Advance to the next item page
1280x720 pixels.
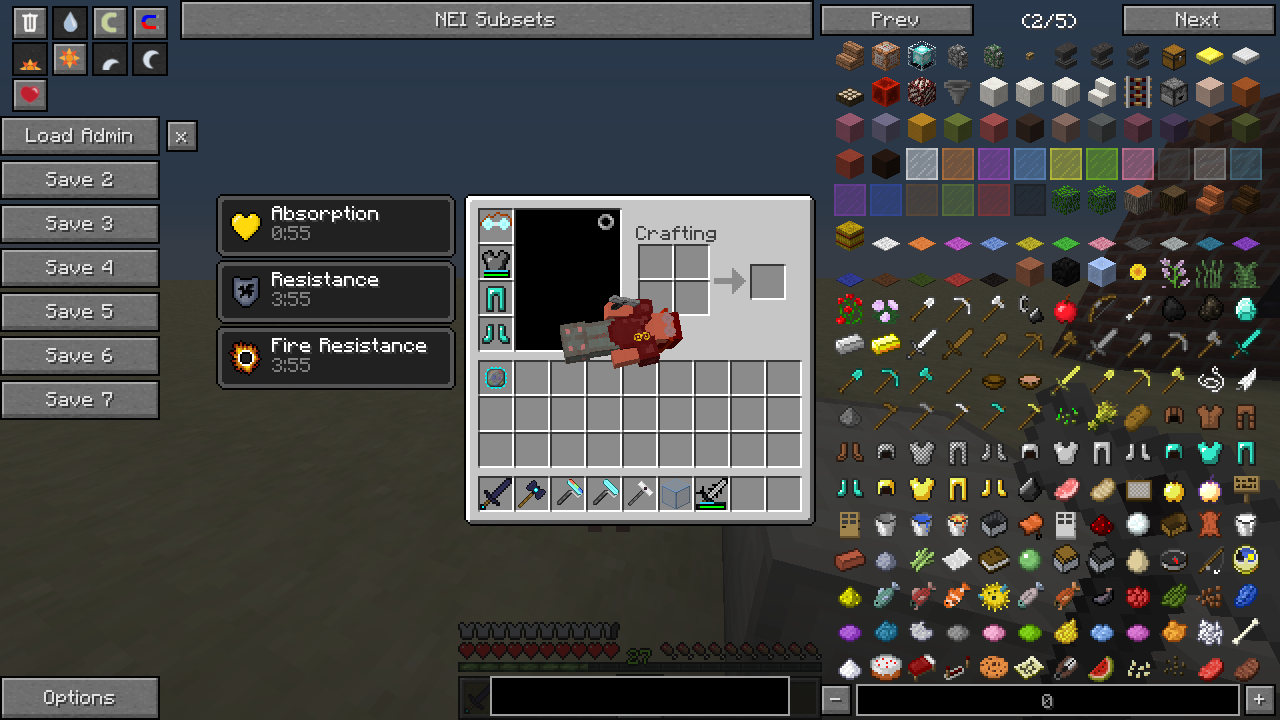point(1197,20)
